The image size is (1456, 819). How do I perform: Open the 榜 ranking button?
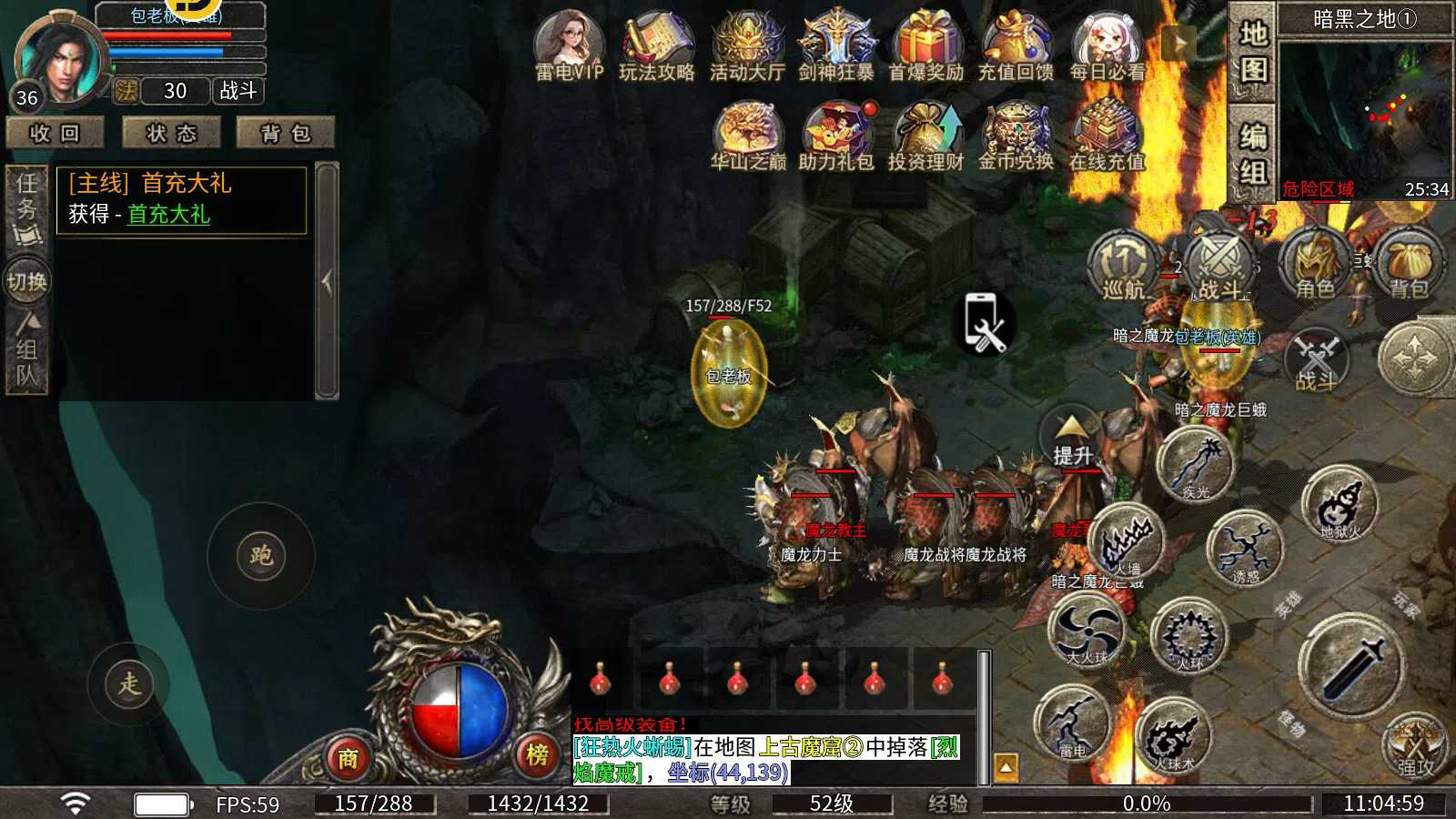[538, 754]
